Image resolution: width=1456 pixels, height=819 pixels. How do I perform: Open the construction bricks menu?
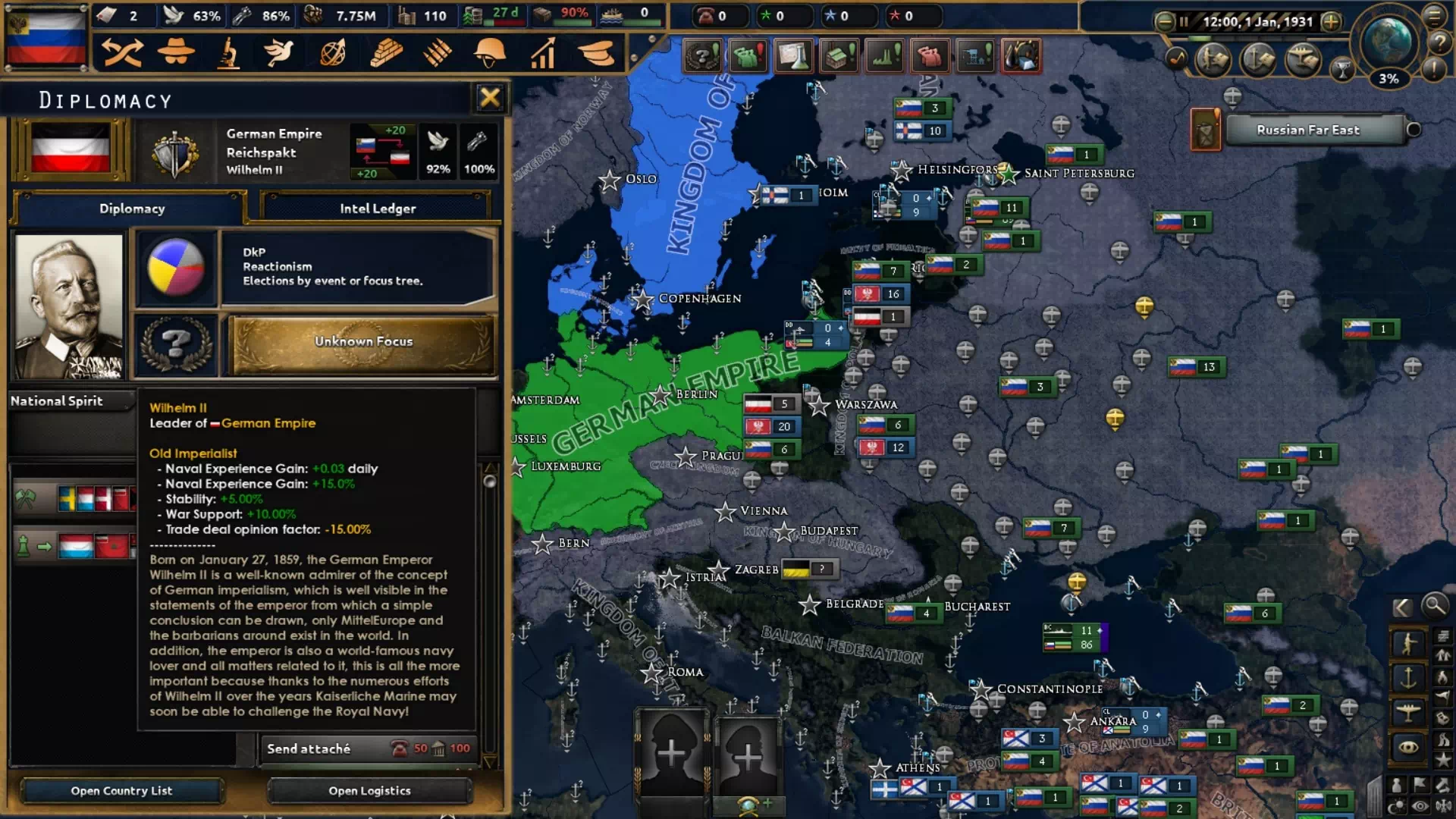tap(385, 53)
